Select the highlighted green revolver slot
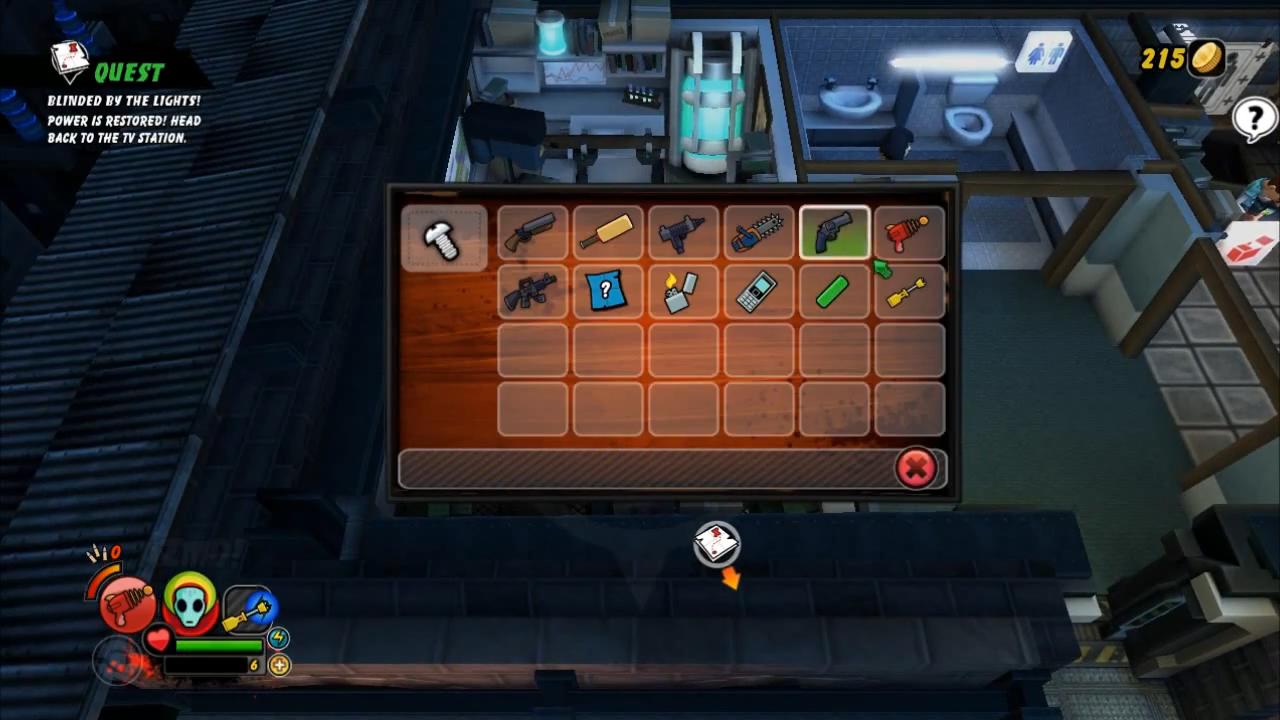 pyautogui.click(x=834, y=232)
